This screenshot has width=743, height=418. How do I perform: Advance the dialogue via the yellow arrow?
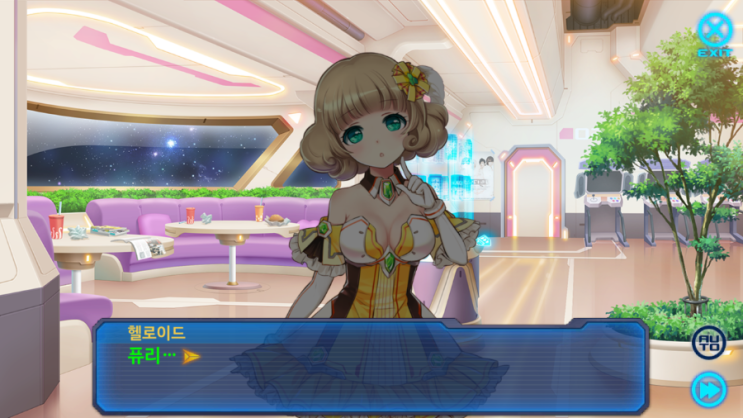click(x=192, y=356)
